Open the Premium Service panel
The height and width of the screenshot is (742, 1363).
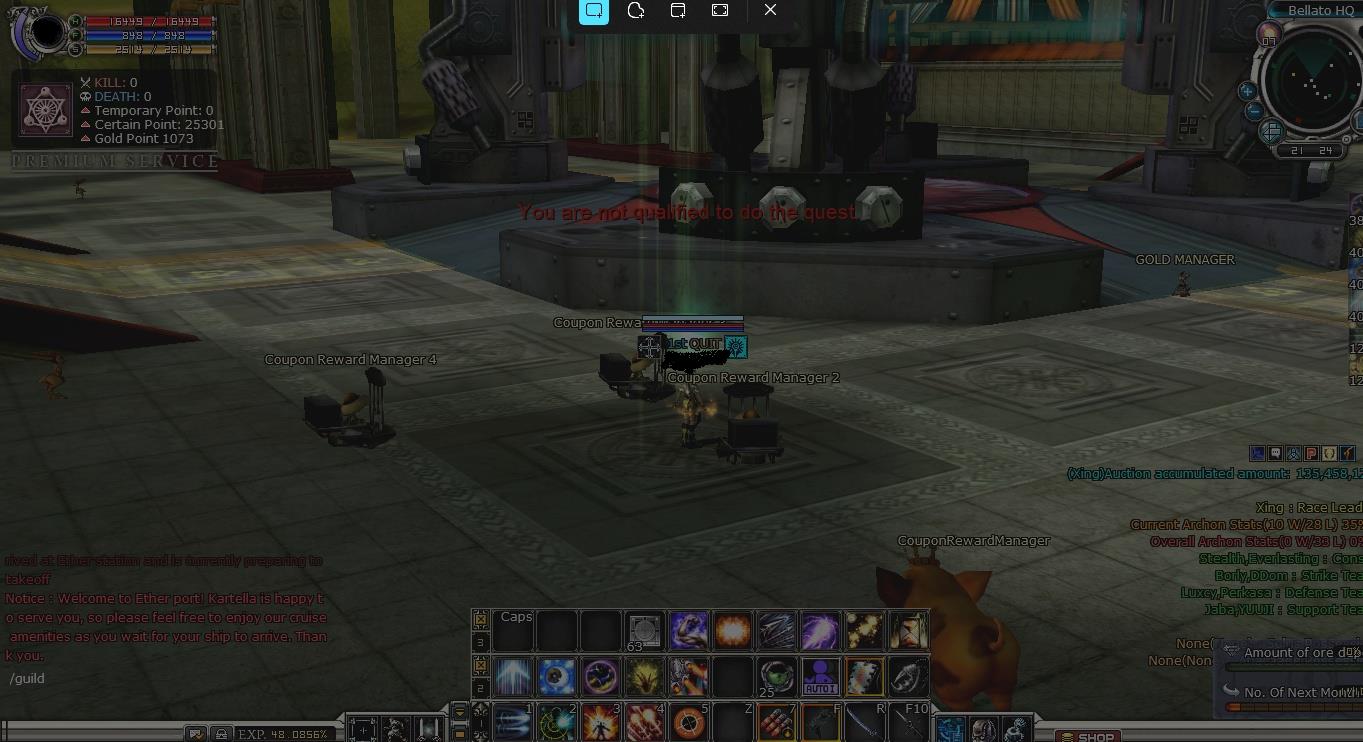115,161
